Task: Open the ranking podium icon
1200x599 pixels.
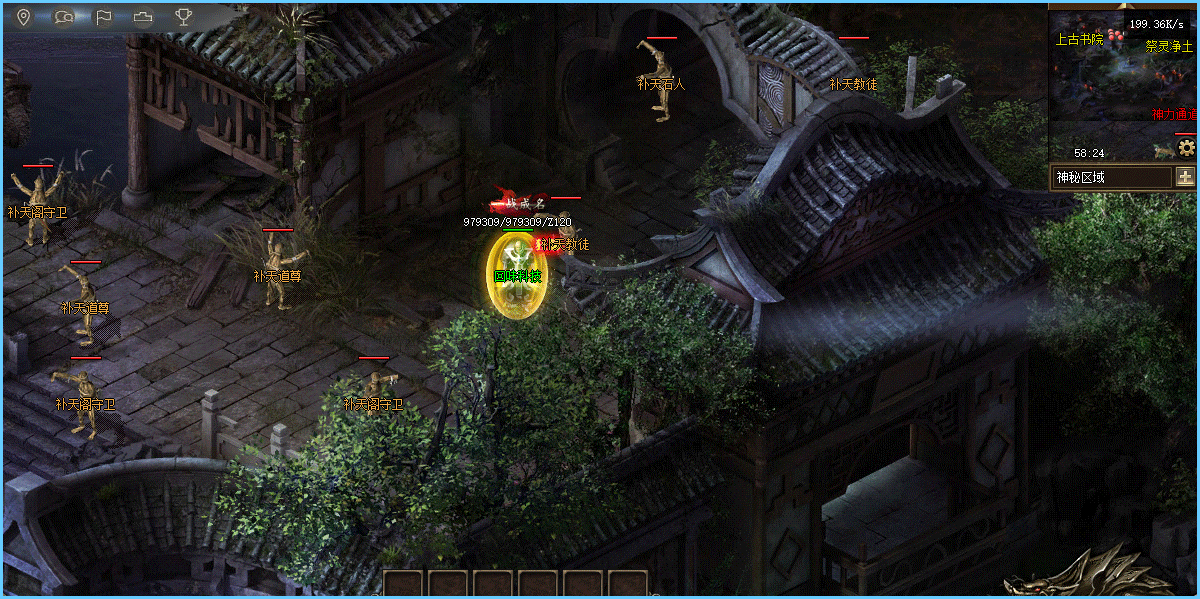Action: point(143,16)
